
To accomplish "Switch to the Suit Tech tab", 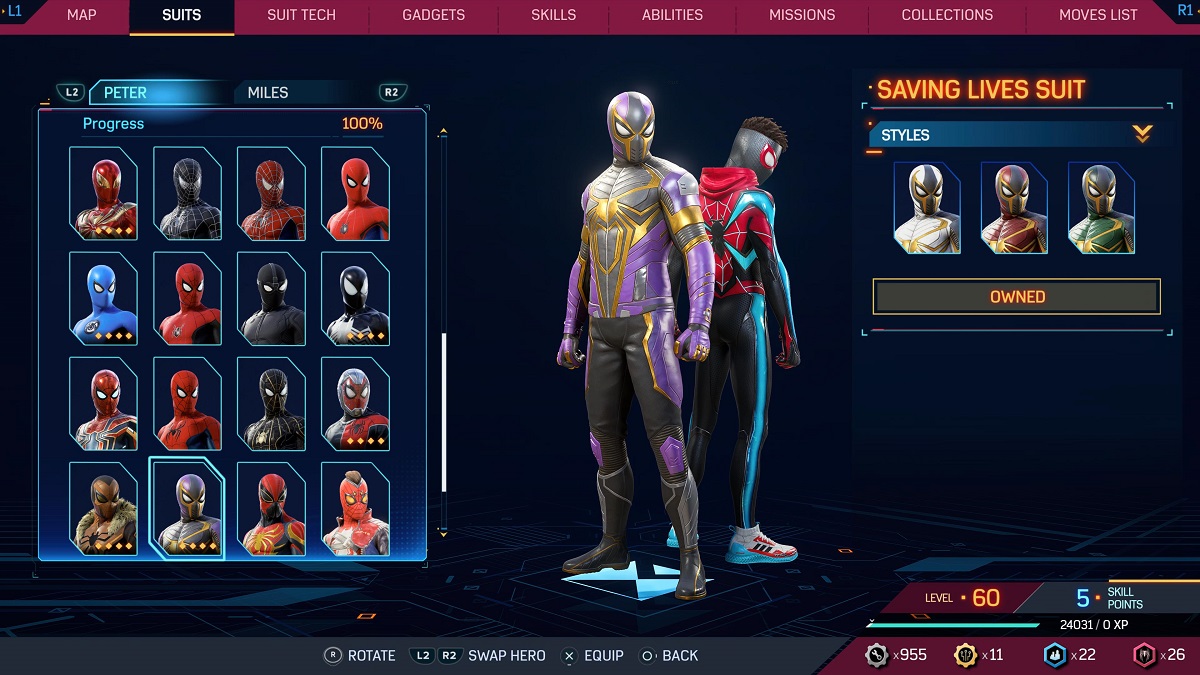I will click(301, 15).
